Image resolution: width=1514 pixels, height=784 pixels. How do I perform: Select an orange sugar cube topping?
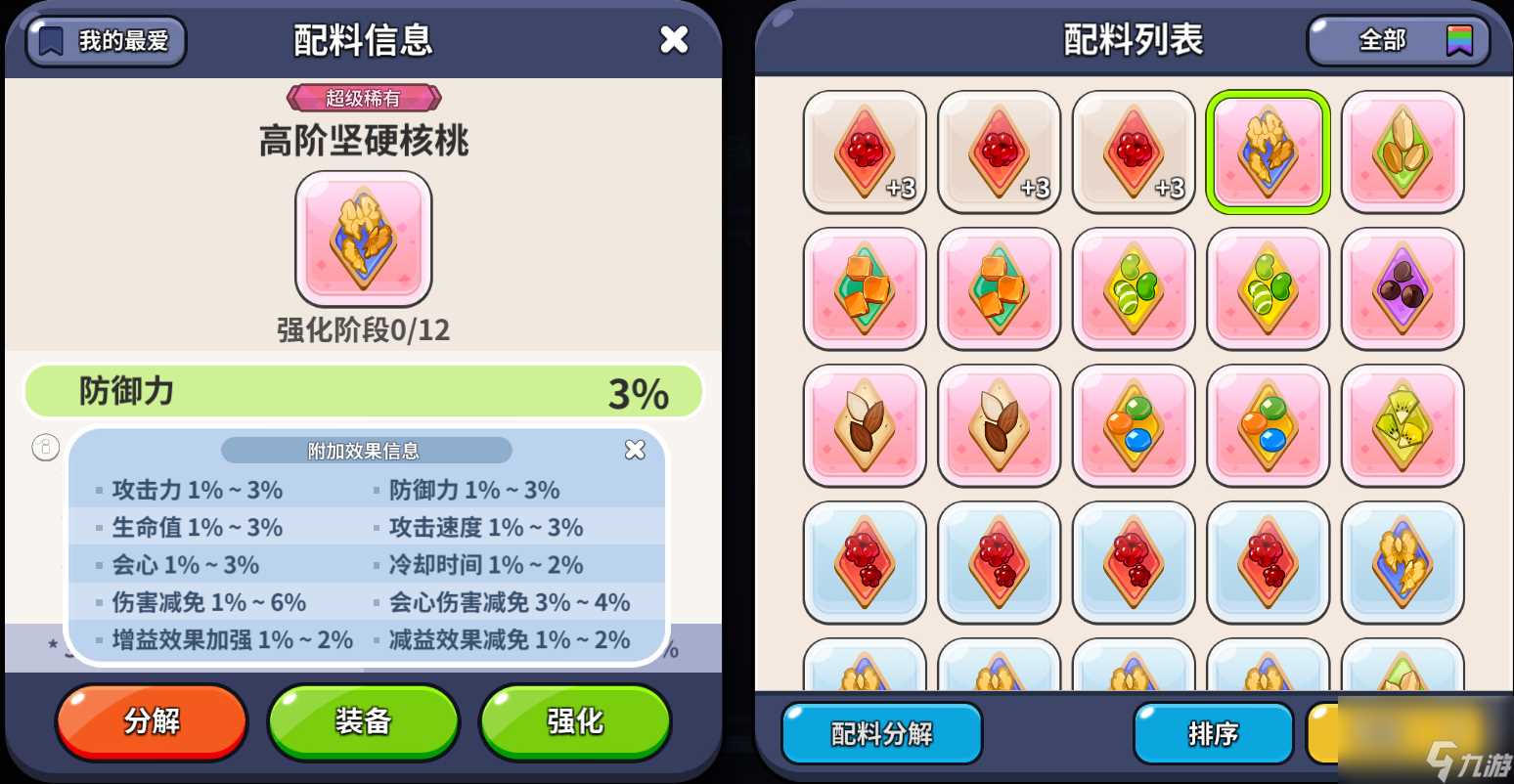pos(864,287)
